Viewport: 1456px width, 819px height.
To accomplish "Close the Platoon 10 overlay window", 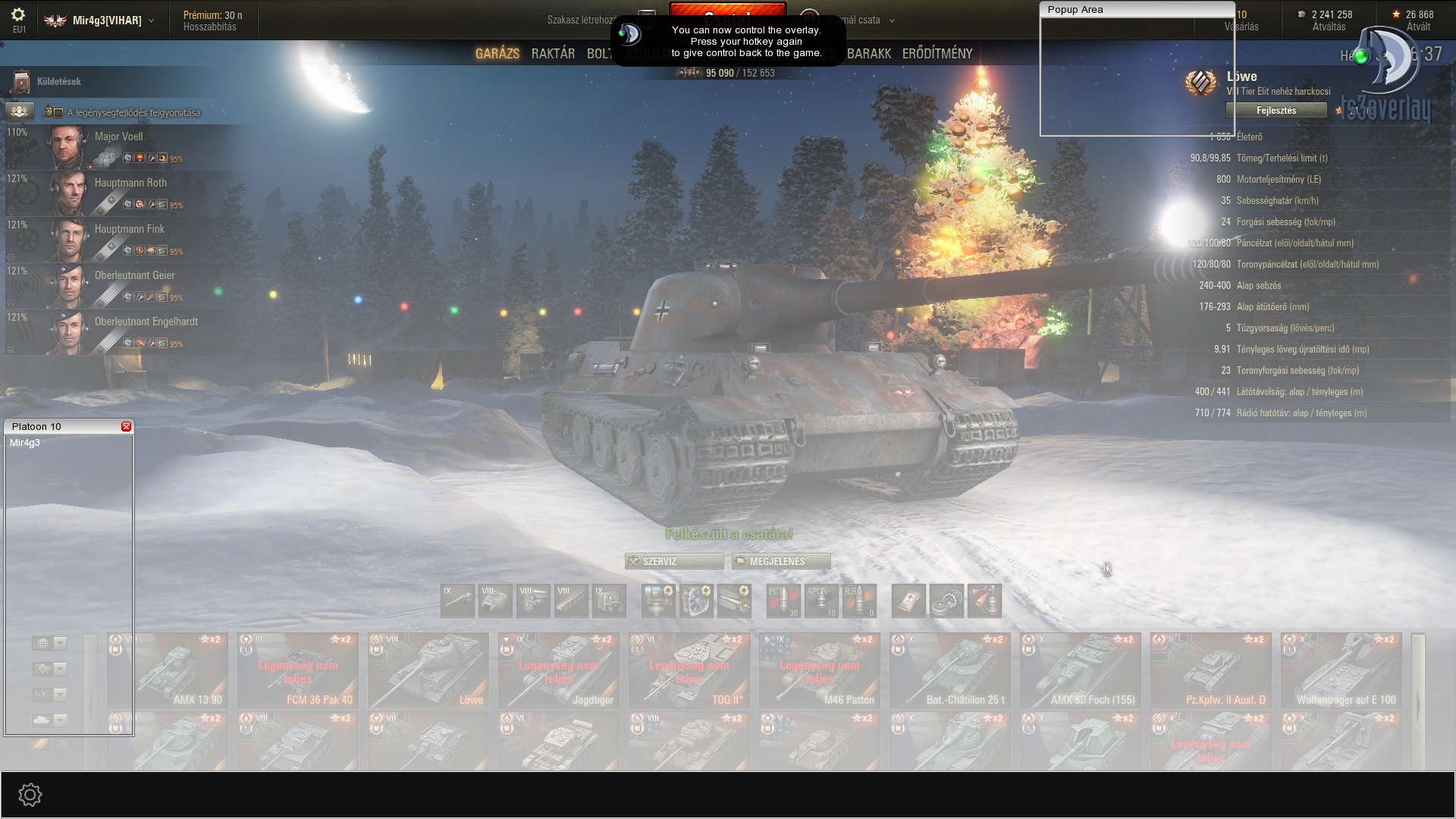I will tap(126, 427).
